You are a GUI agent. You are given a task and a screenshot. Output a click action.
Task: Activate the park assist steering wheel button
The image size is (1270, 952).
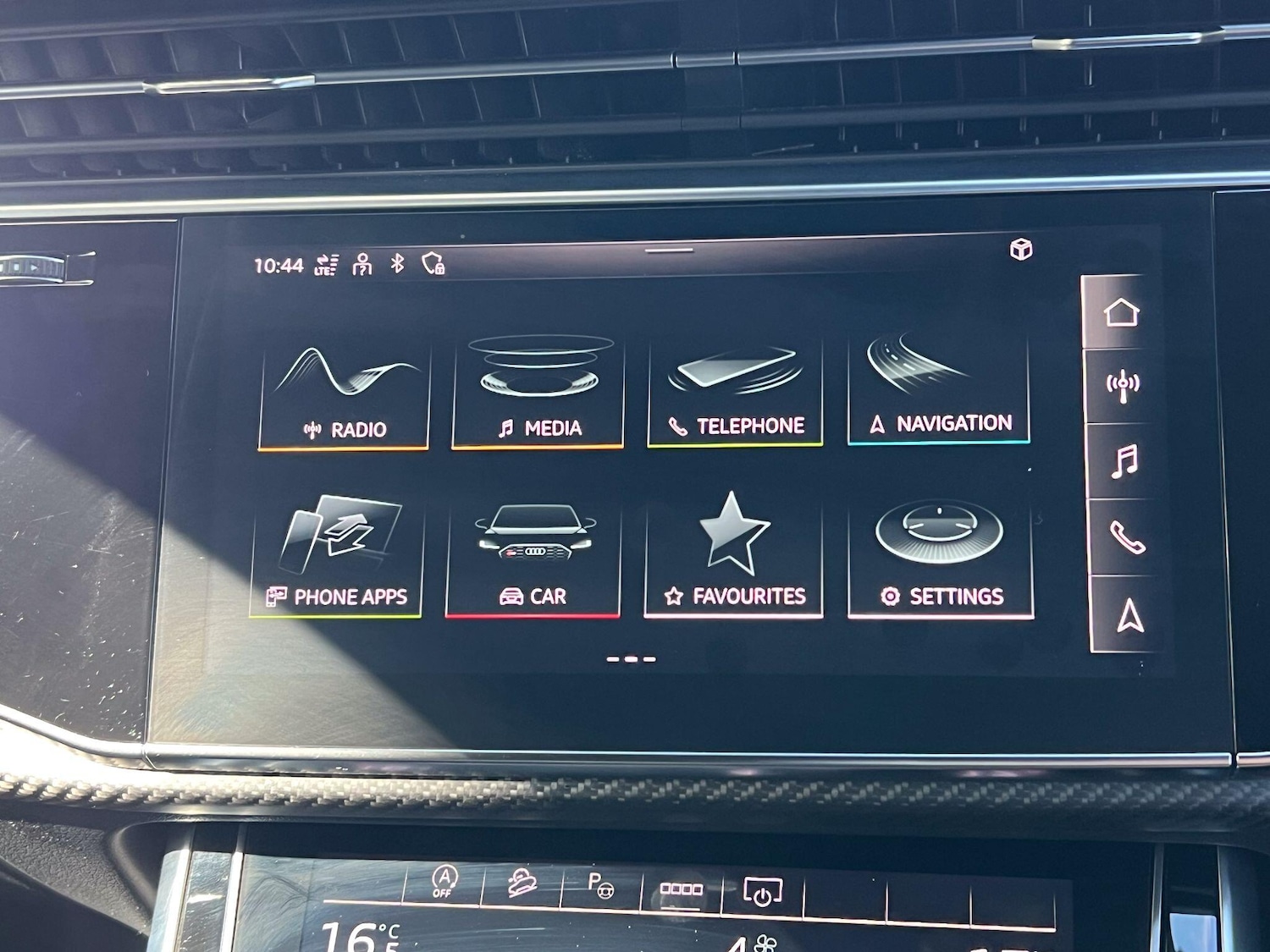click(x=600, y=886)
